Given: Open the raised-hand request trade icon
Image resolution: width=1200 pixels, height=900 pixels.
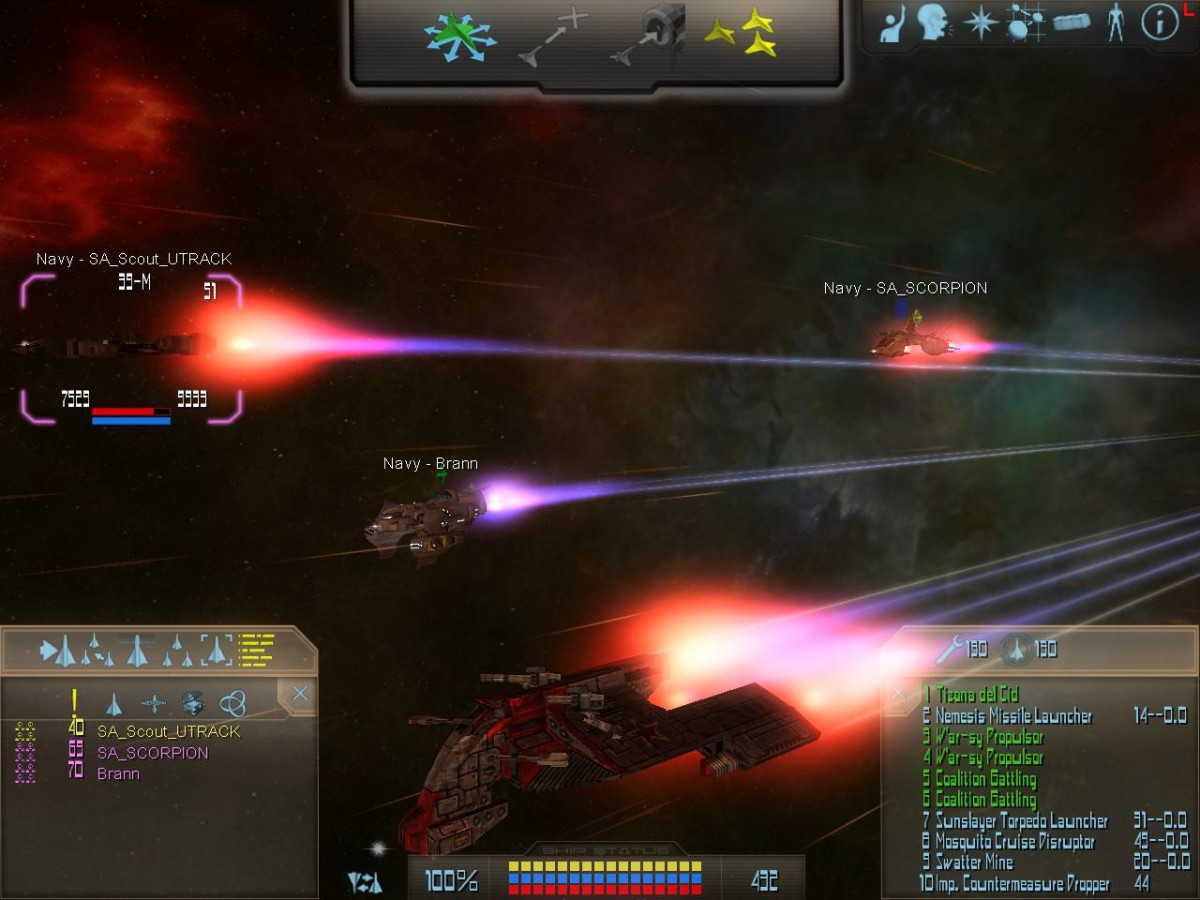Looking at the screenshot, I should [893, 24].
